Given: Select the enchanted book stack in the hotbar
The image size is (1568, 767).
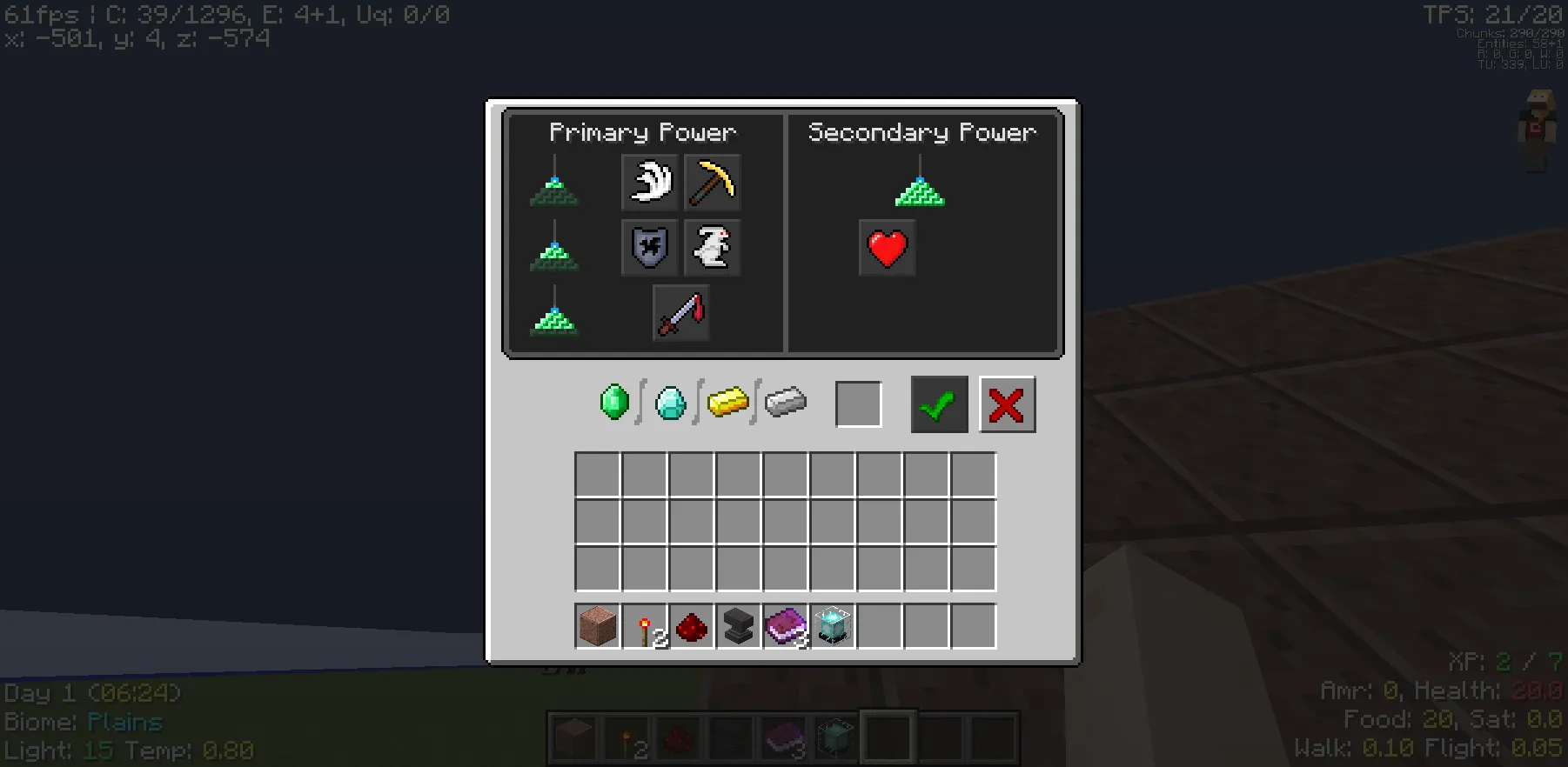Looking at the screenshot, I should click(x=786, y=627).
